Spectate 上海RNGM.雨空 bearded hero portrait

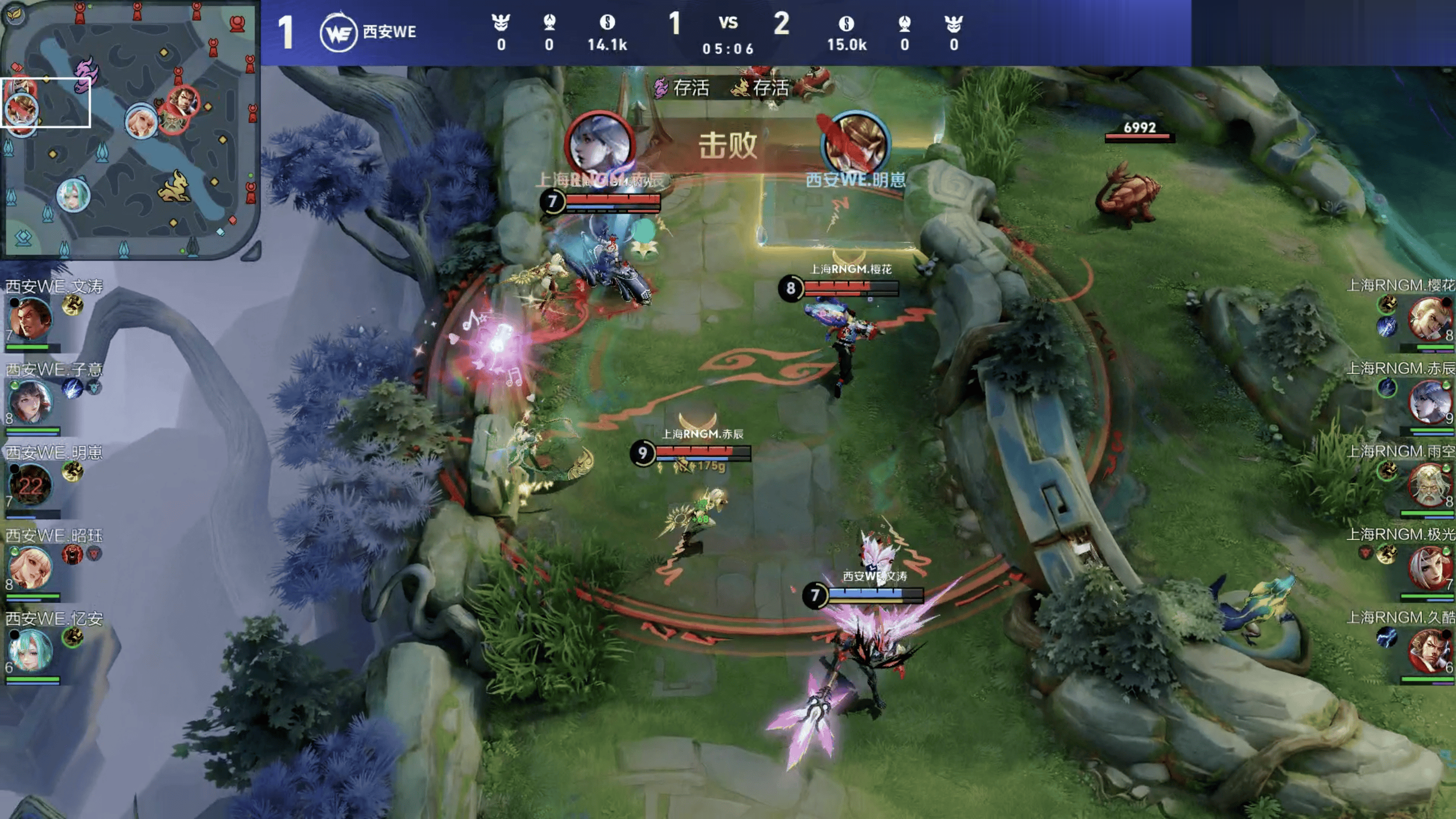point(1429,484)
